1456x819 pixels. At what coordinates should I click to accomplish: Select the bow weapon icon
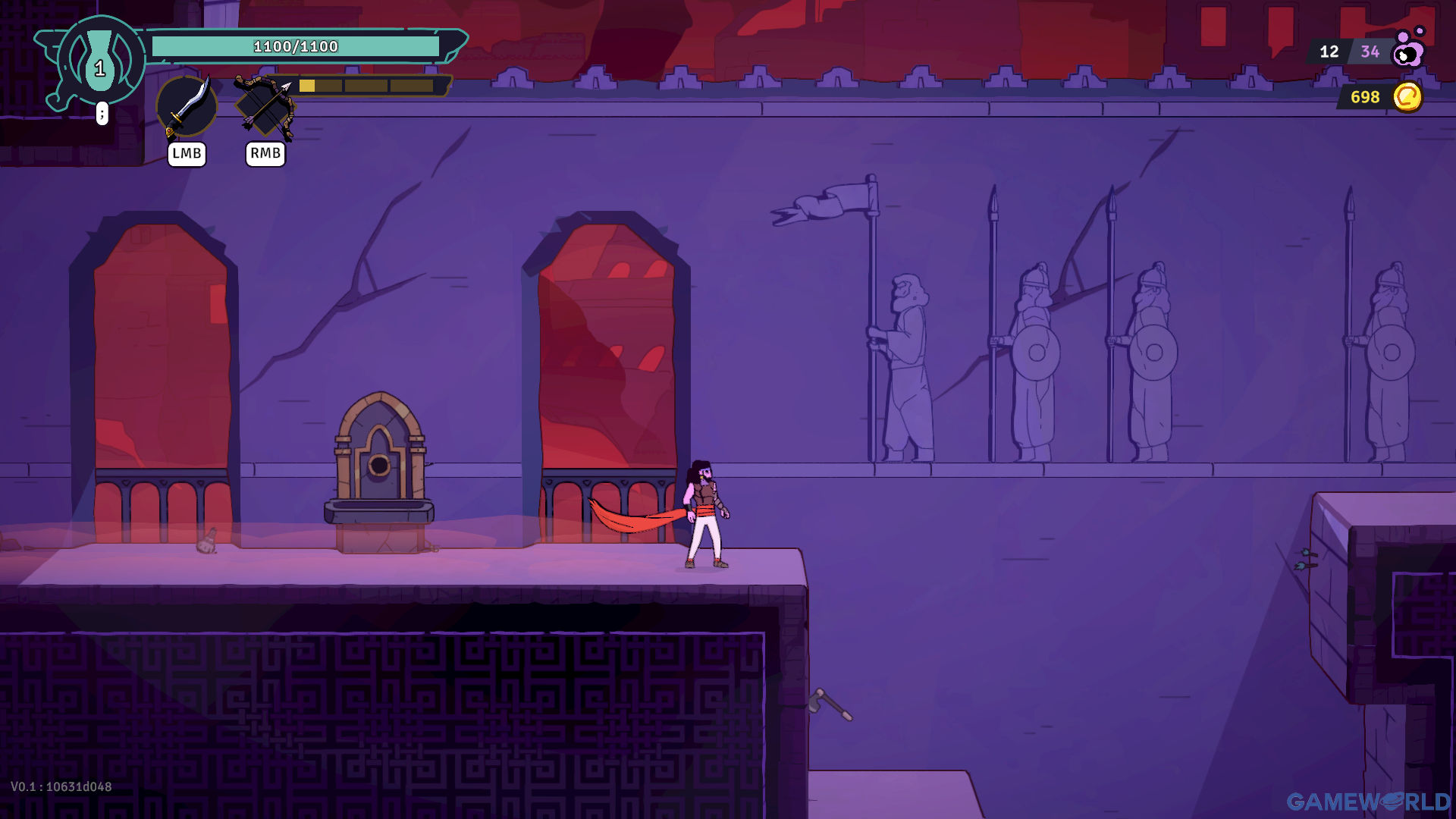[x=265, y=107]
